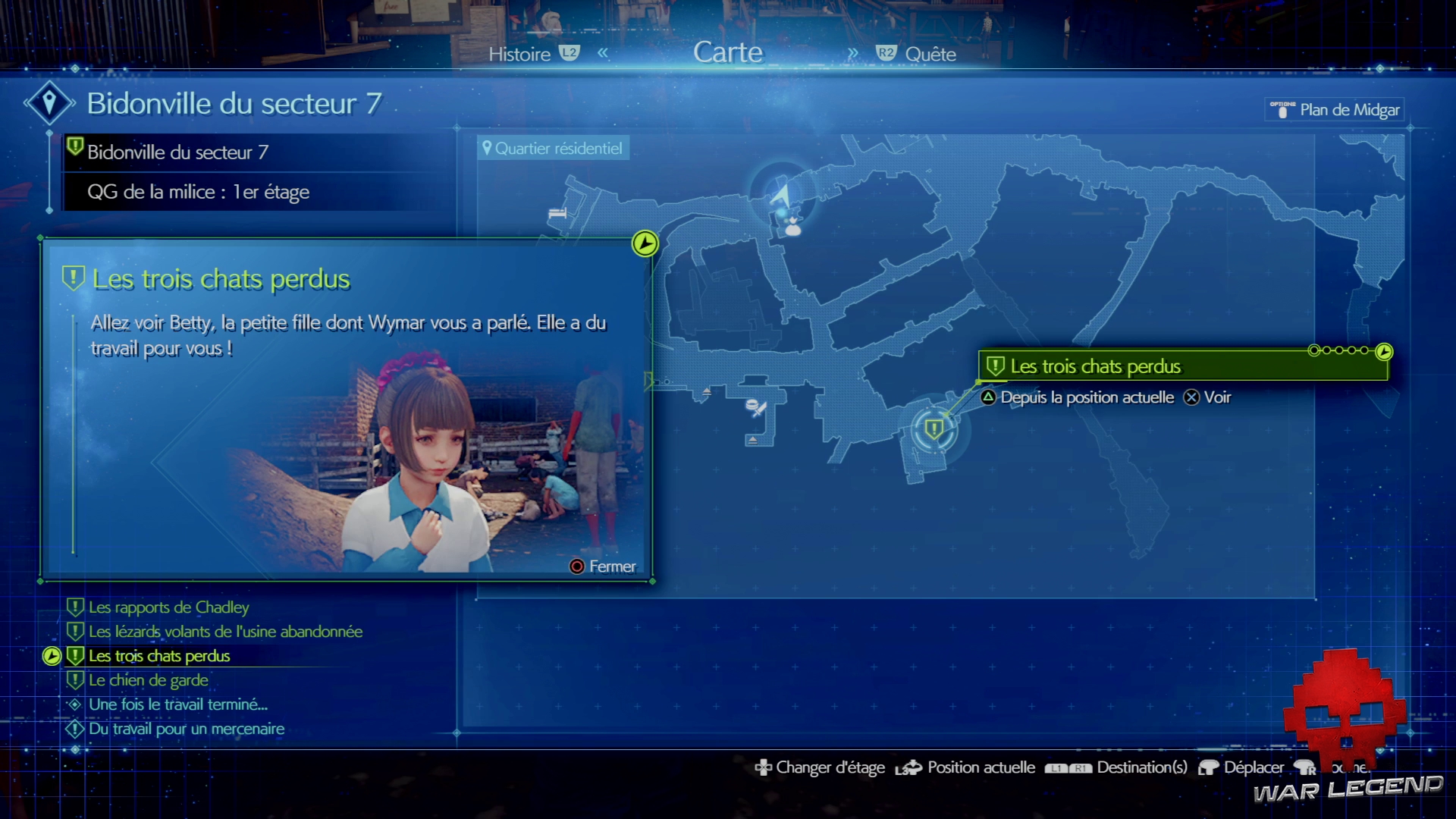Screen dimensions: 1456x819
Task: Switch to the Quête tab
Action: click(x=930, y=54)
